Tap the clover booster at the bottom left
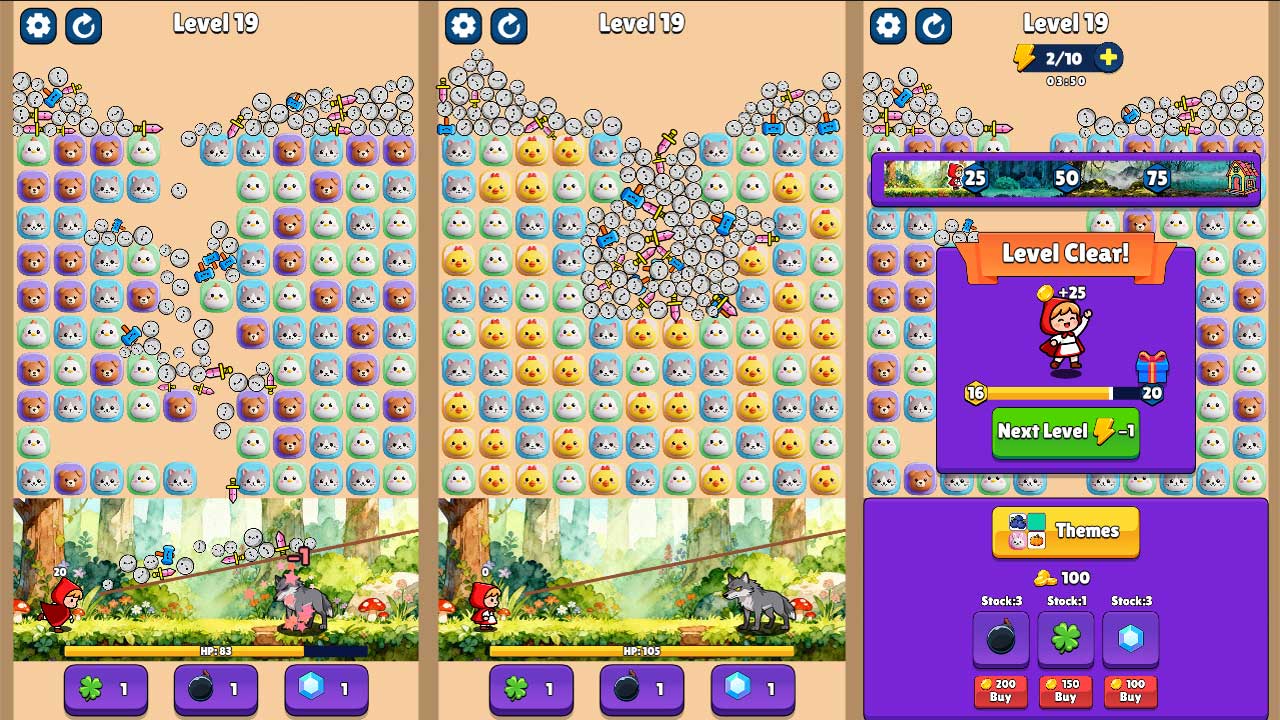 tap(105, 689)
